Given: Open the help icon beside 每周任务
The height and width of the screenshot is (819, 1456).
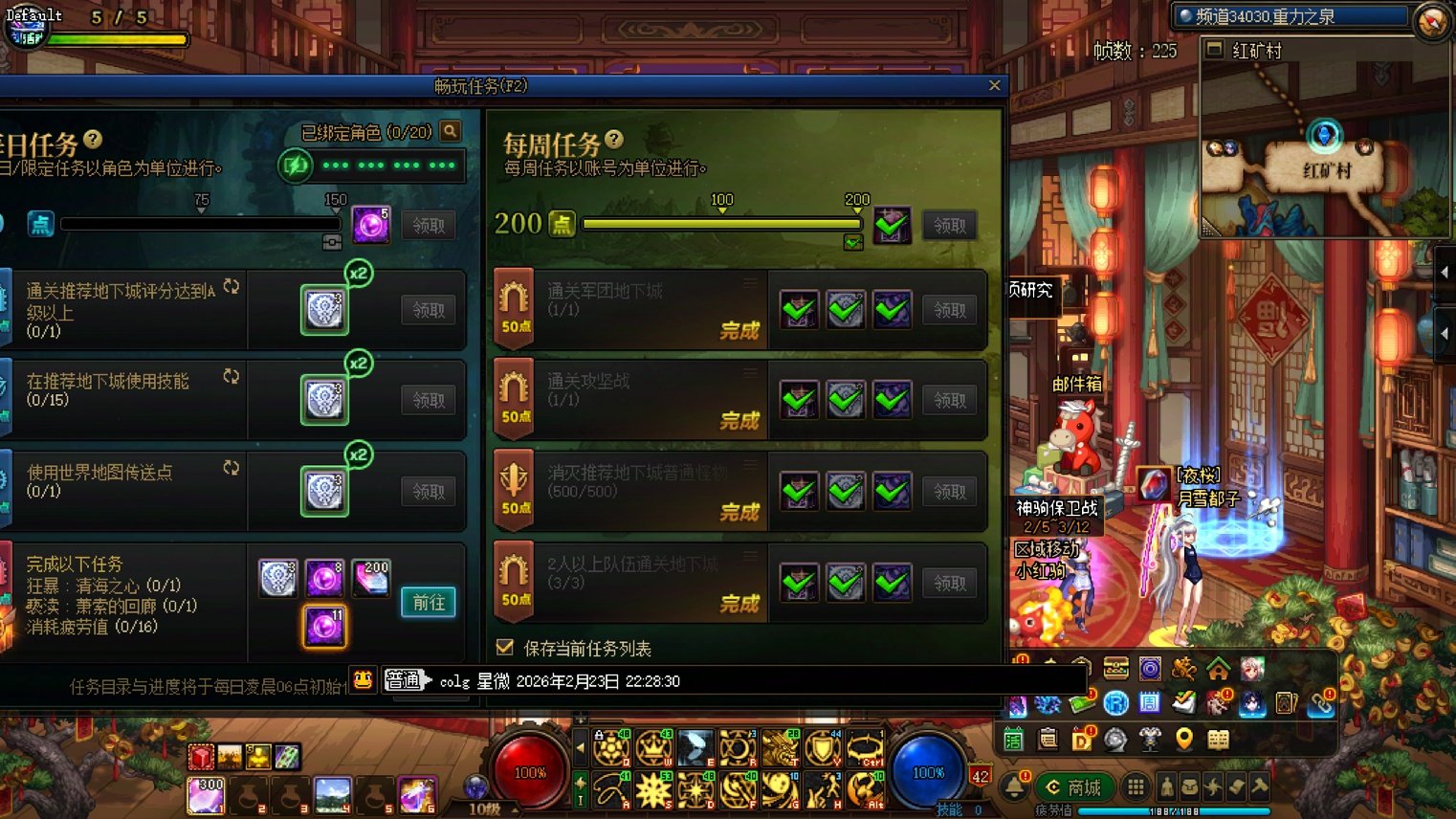Looking at the screenshot, I should [x=614, y=140].
